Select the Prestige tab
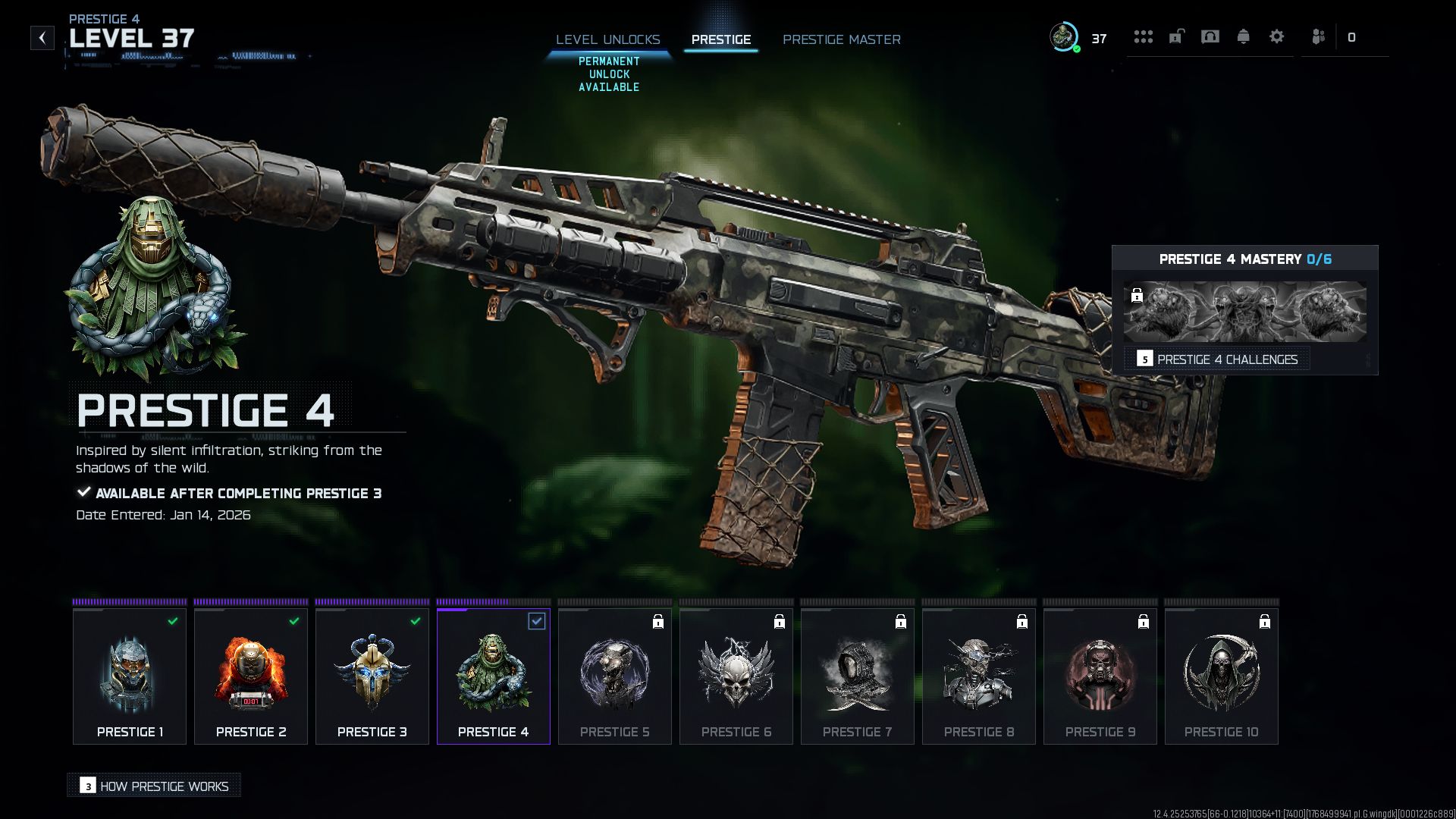This screenshot has width=1456, height=819. [x=720, y=39]
